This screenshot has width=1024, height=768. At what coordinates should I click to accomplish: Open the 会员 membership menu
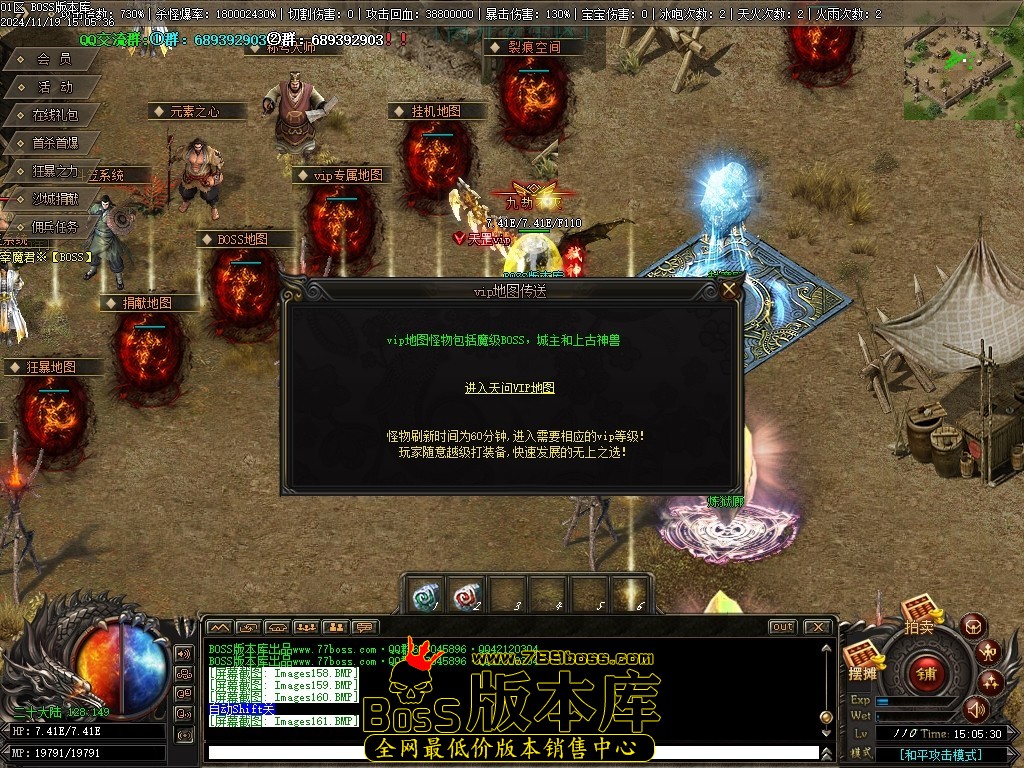pos(54,59)
